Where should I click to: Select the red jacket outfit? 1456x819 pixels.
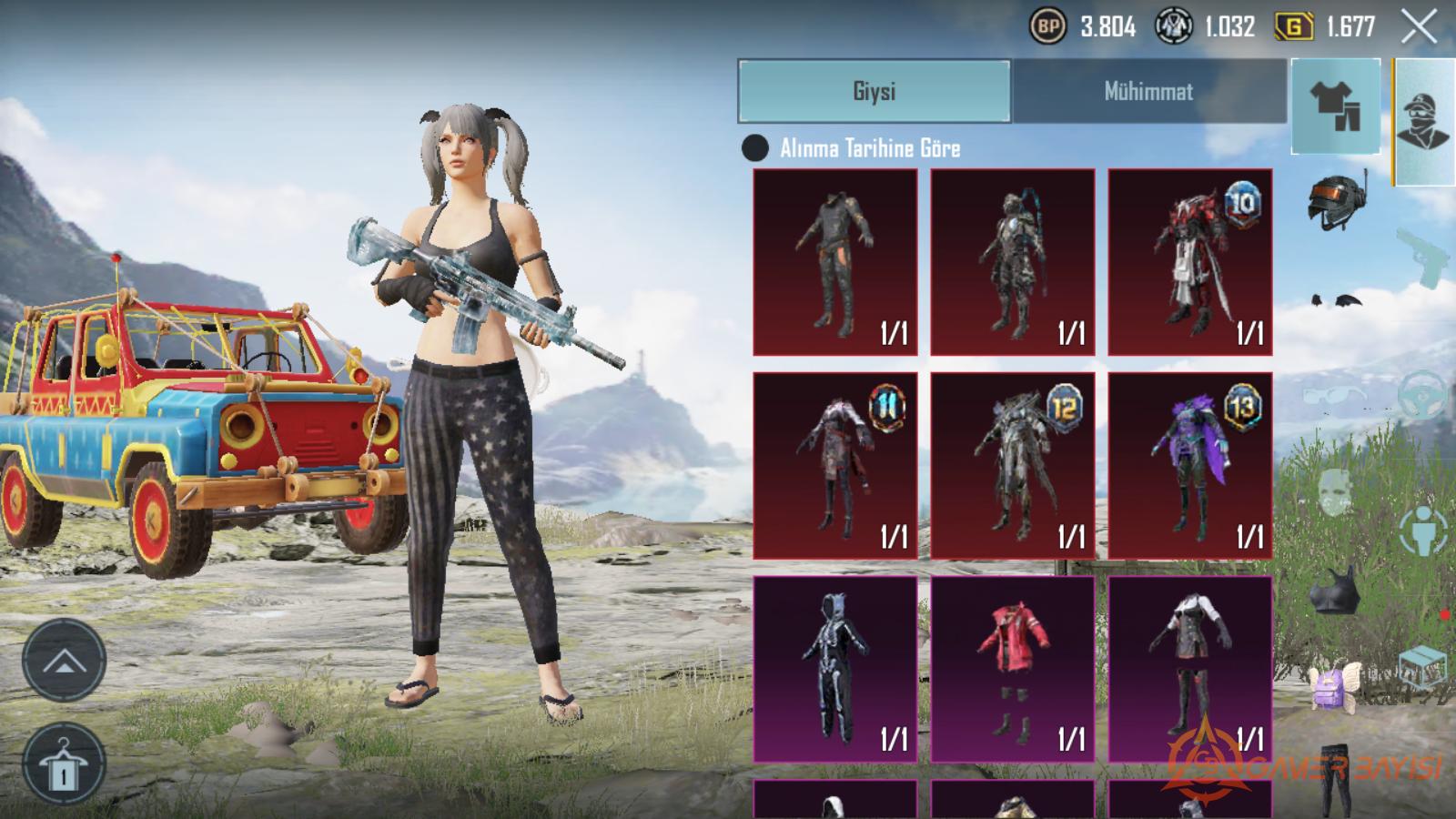tap(1012, 669)
